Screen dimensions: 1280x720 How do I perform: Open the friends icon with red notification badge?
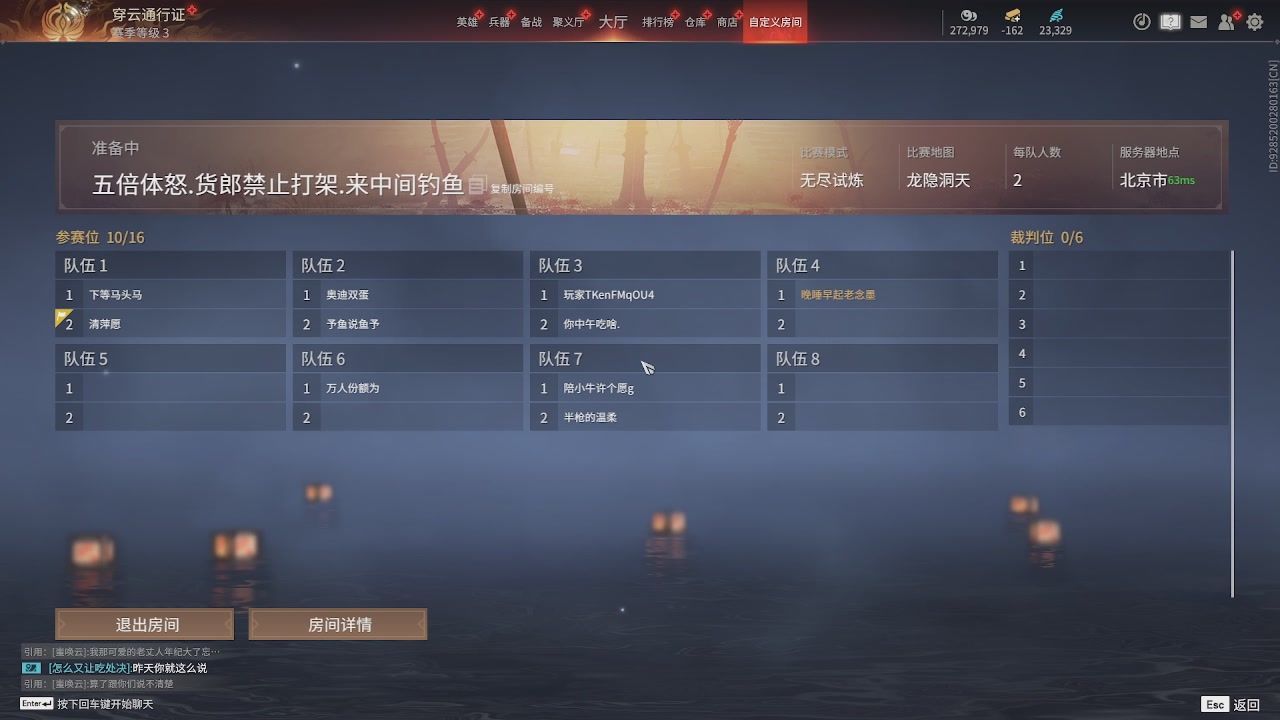pos(1226,20)
